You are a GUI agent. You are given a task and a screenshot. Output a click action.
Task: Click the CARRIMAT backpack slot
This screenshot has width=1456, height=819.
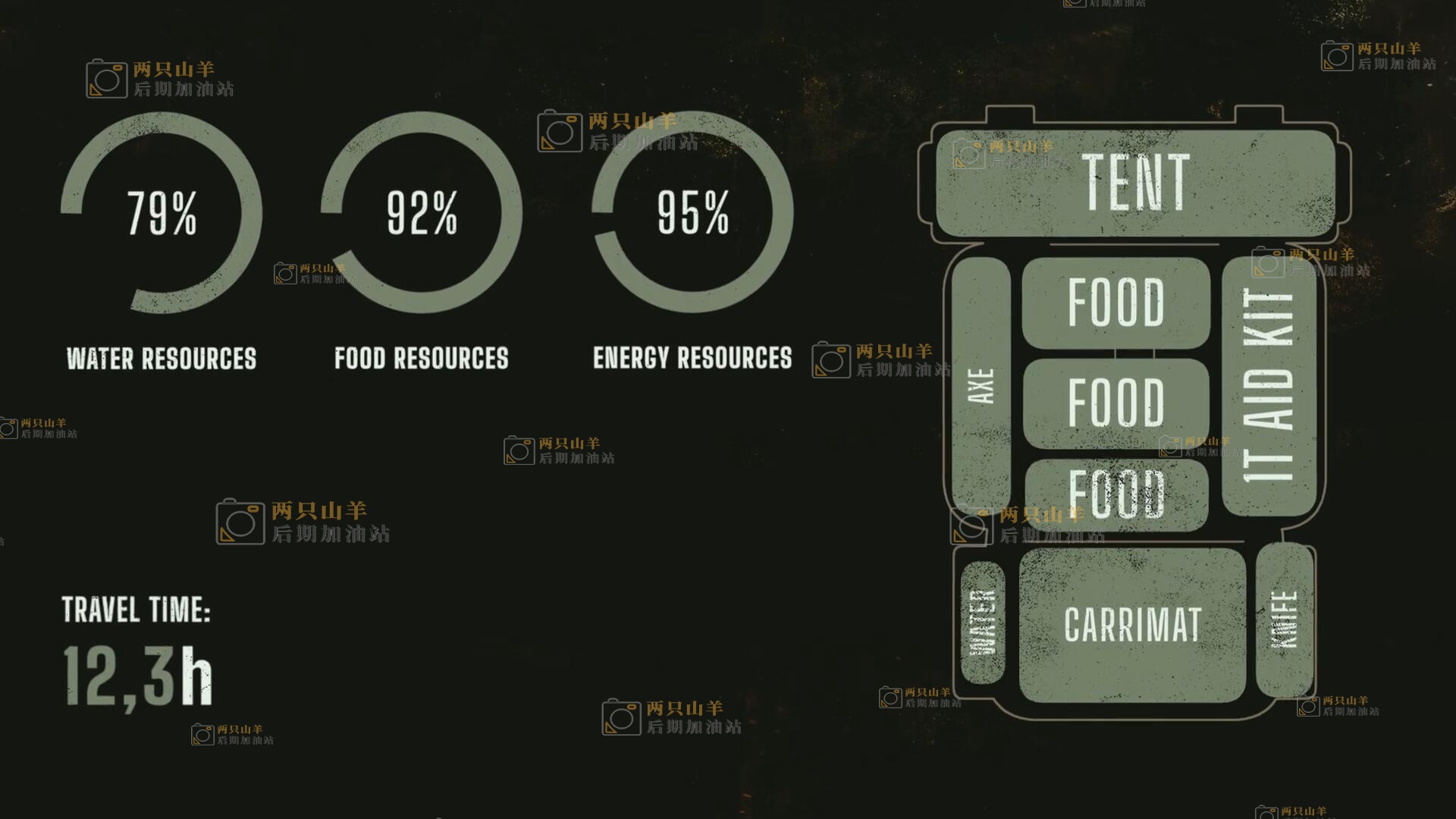1132,624
